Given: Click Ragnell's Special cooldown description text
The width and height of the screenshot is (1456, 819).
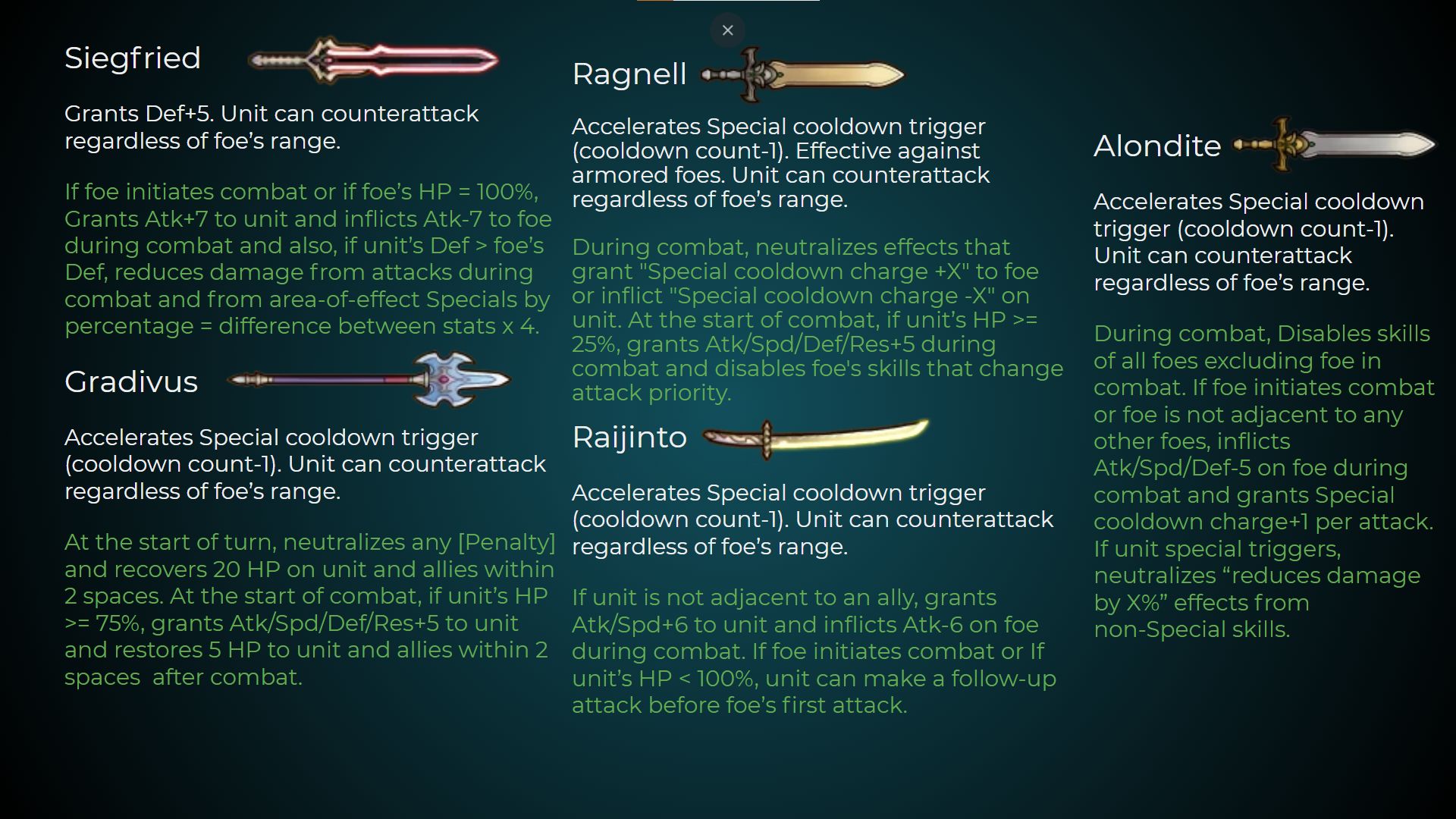Looking at the screenshot, I should (x=781, y=163).
